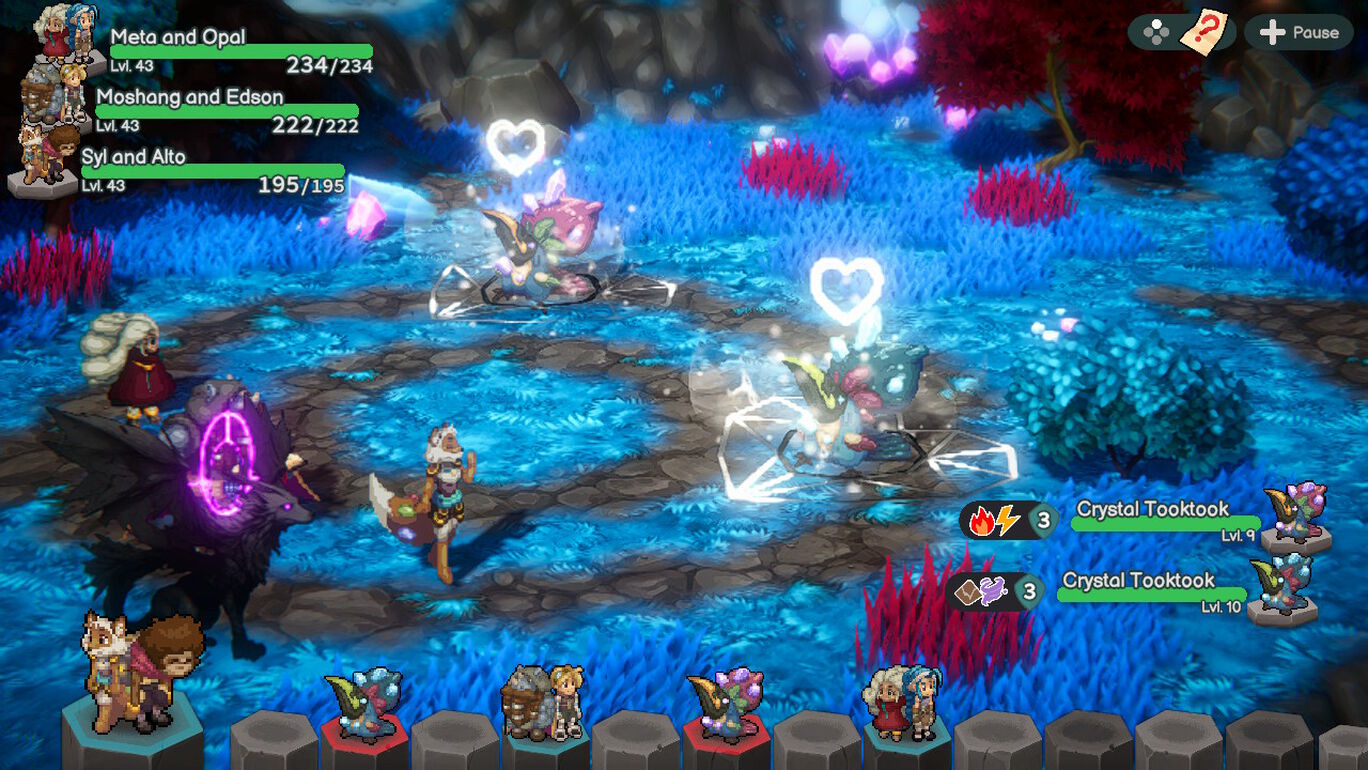Open the question-mark scroll help icon
Viewport: 1368px width, 770px height.
click(x=1205, y=31)
